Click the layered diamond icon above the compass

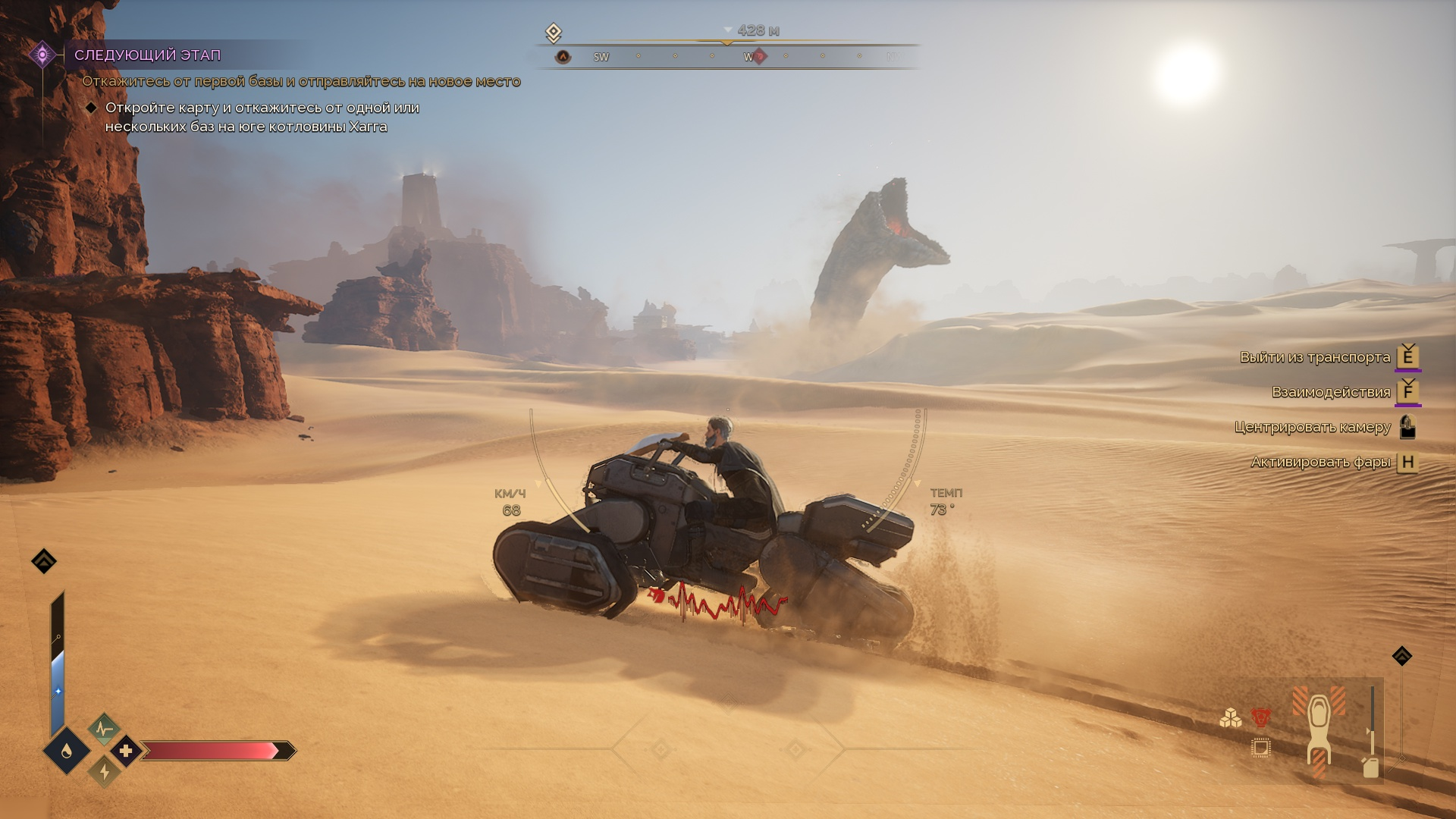coord(554,33)
